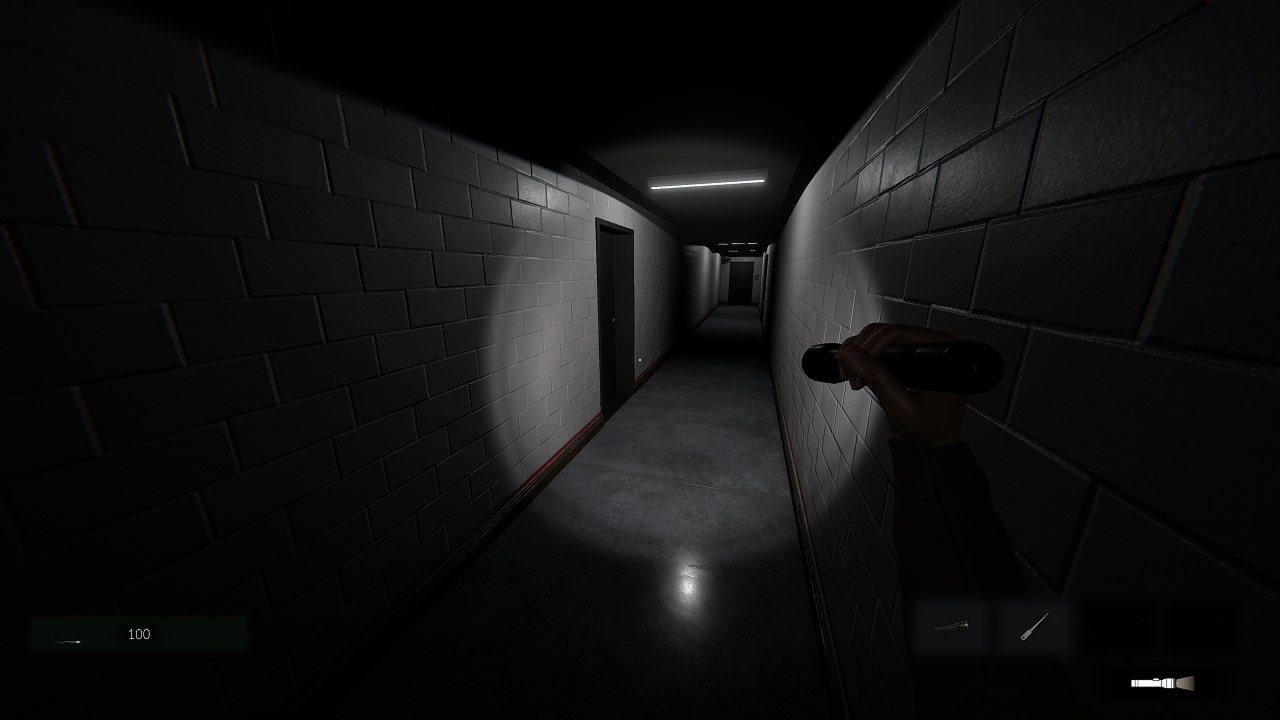Select the flashlight icon in the first inventory slot

[x=948, y=628]
